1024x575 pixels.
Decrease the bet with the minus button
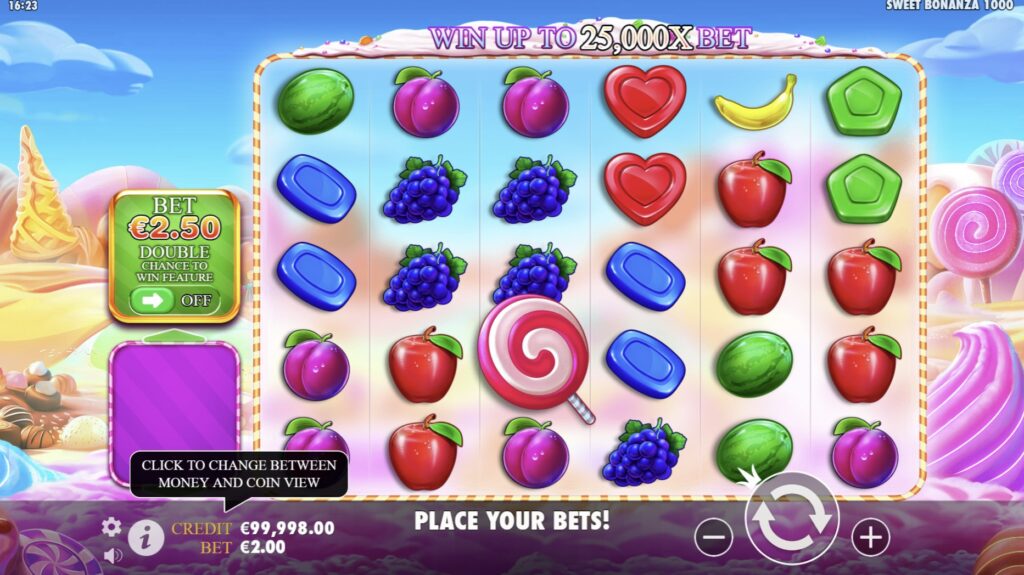(713, 538)
